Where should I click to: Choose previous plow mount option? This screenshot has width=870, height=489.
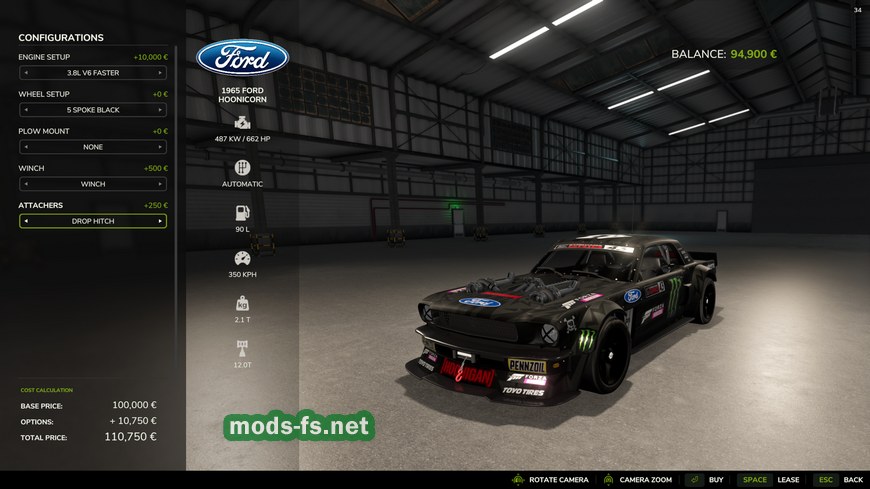(25, 147)
